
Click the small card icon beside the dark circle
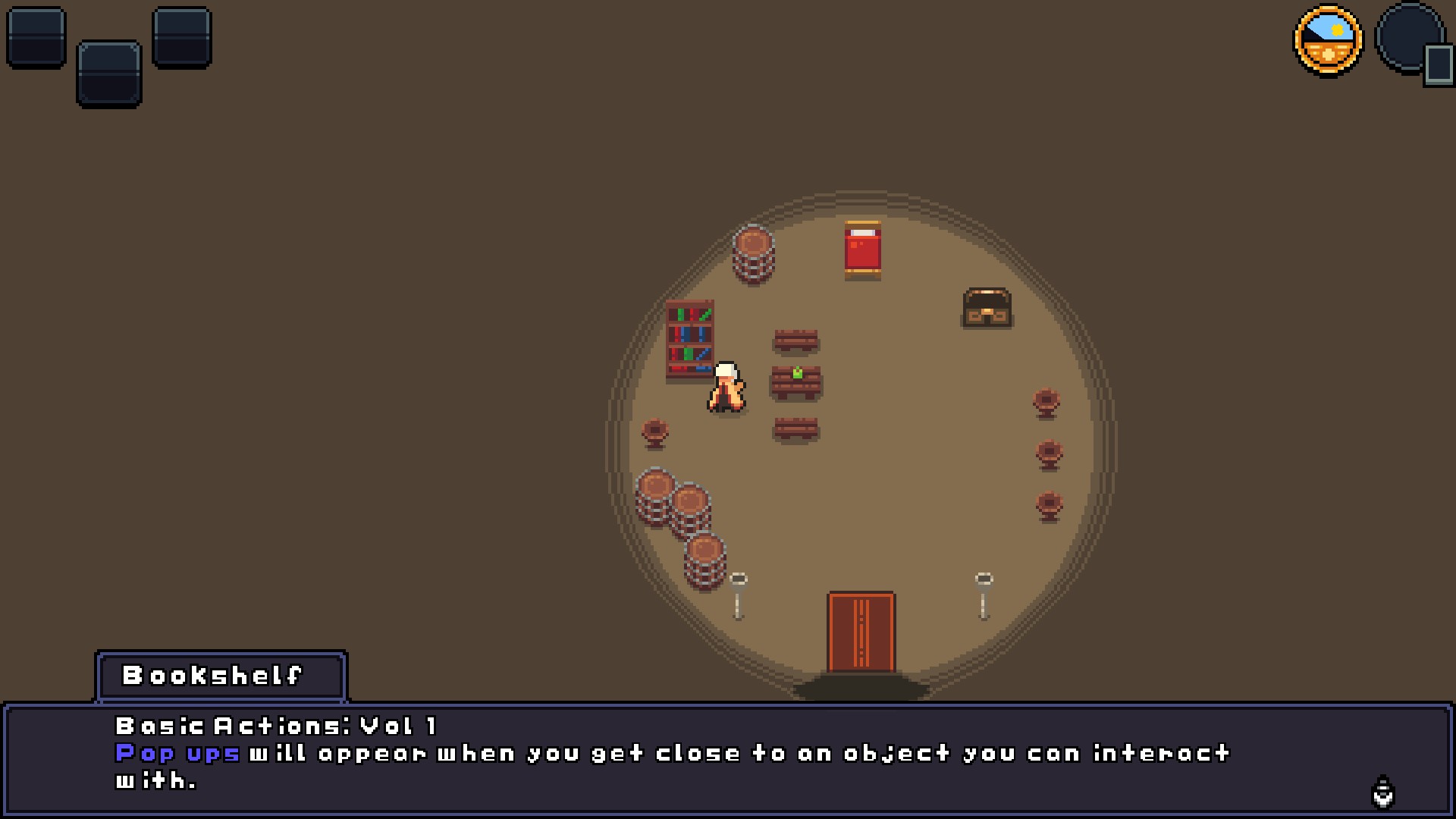(x=1438, y=65)
